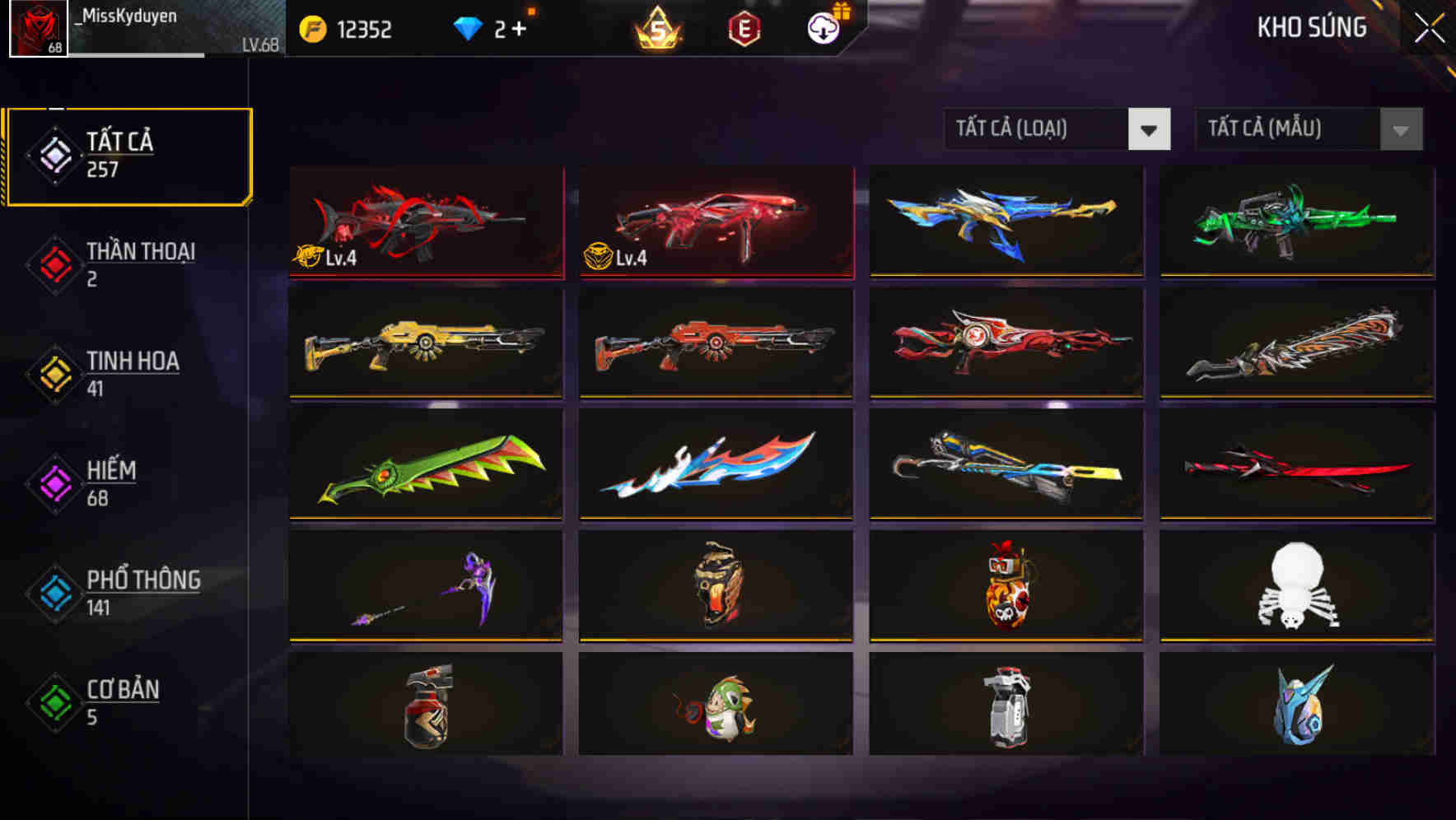Select the red Lv.4 weapon skin thumbnail

[716, 222]
